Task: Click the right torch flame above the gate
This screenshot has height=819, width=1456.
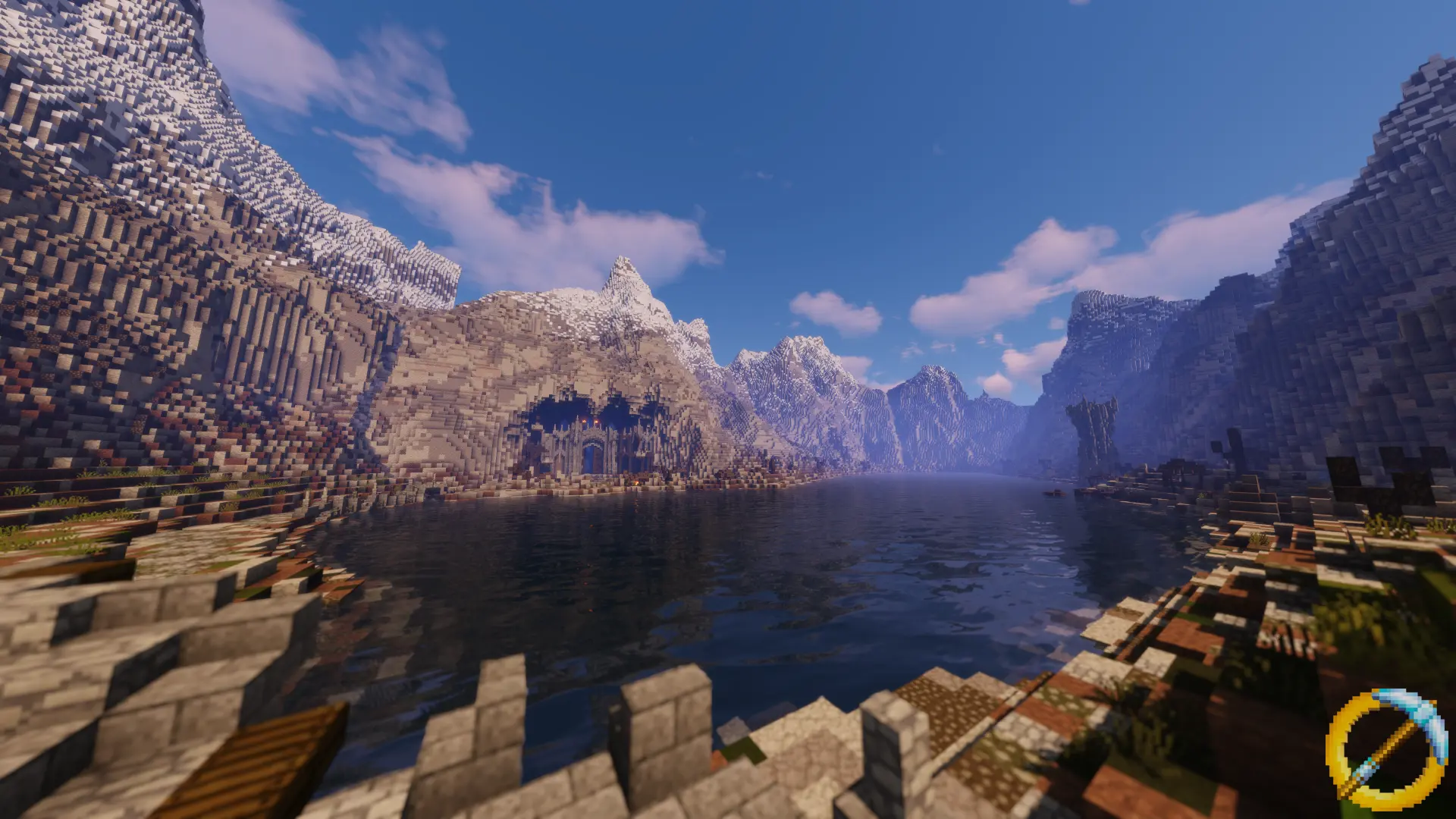Action: 597,422
